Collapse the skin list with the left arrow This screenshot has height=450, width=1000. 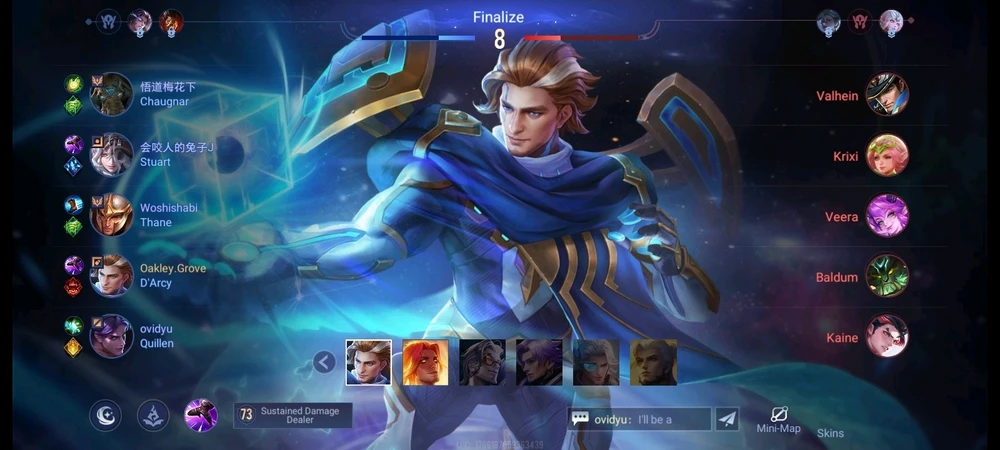(x=324, y=362)
